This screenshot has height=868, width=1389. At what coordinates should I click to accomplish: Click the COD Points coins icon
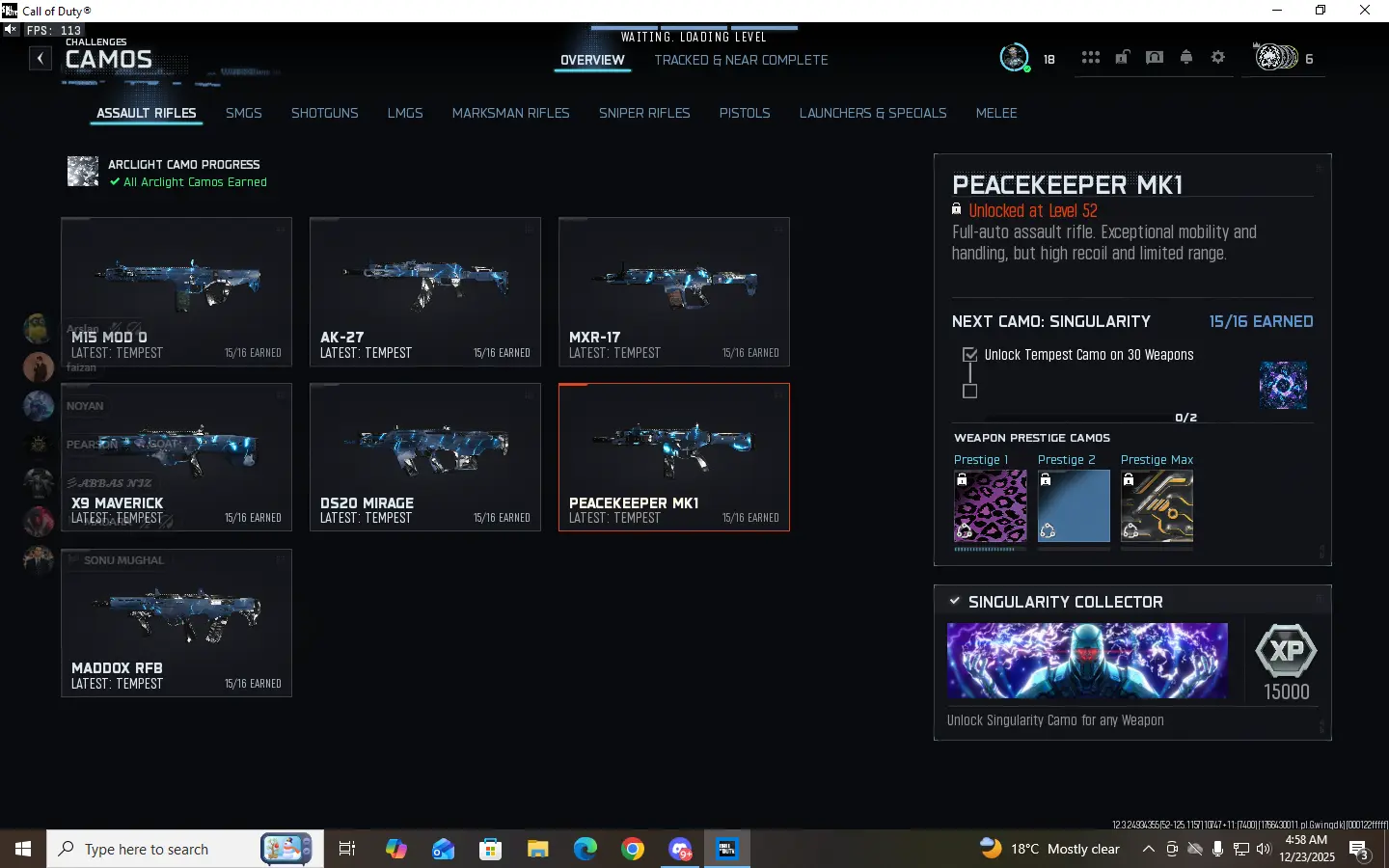click(x=1275, y=58)
